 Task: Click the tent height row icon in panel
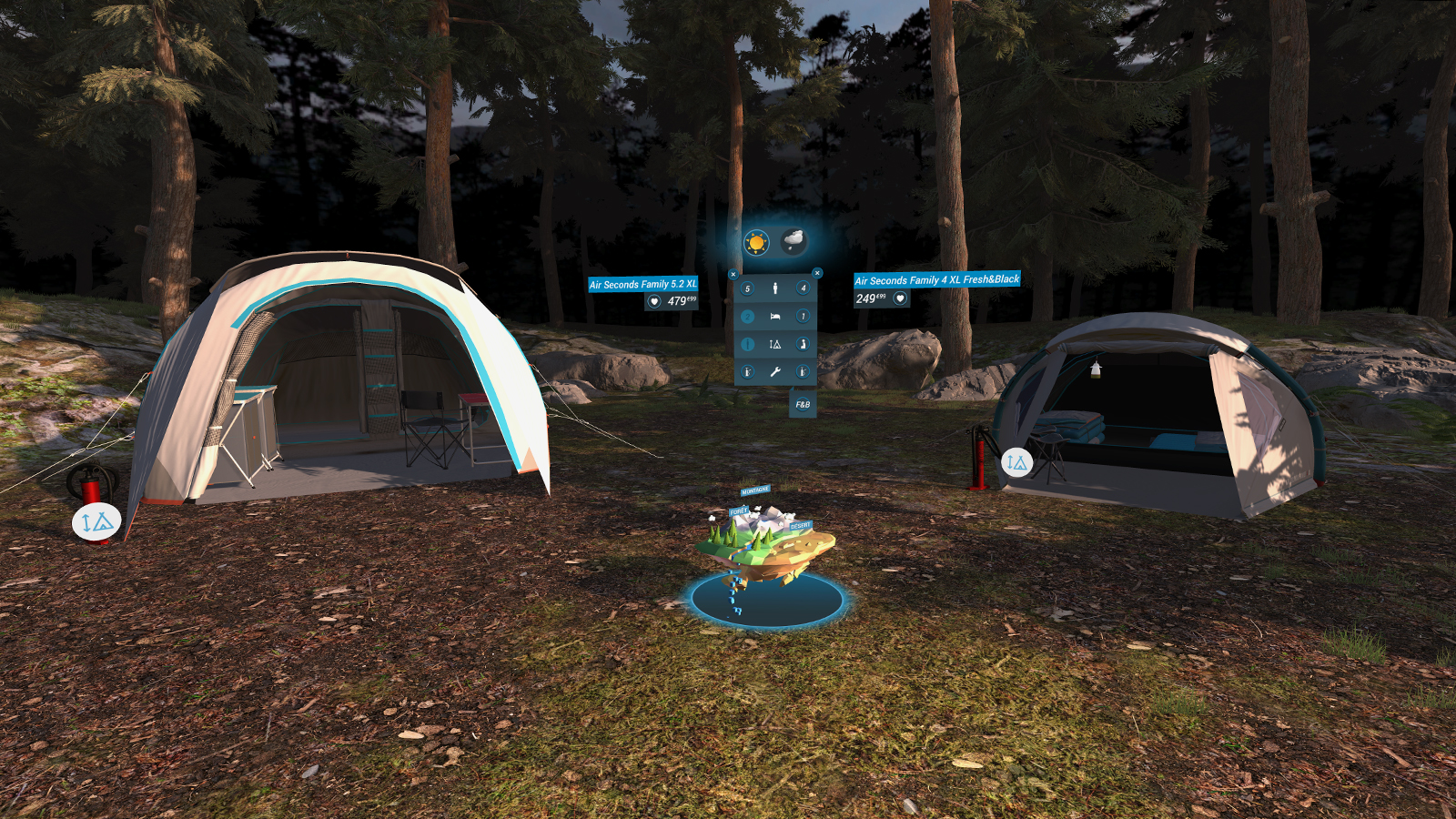775,344
